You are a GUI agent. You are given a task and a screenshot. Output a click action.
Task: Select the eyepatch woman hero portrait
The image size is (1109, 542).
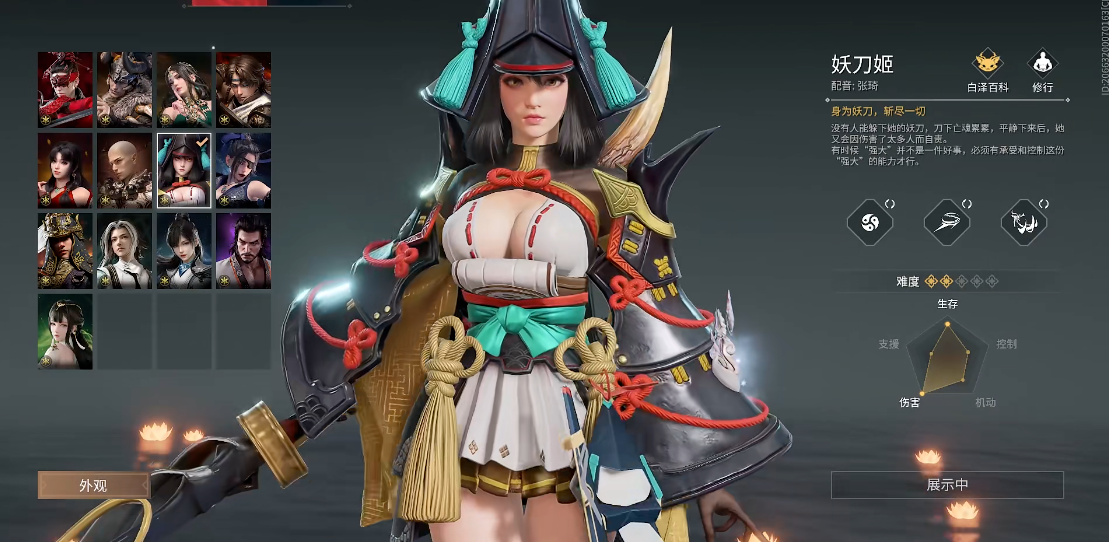click(243, 170)
